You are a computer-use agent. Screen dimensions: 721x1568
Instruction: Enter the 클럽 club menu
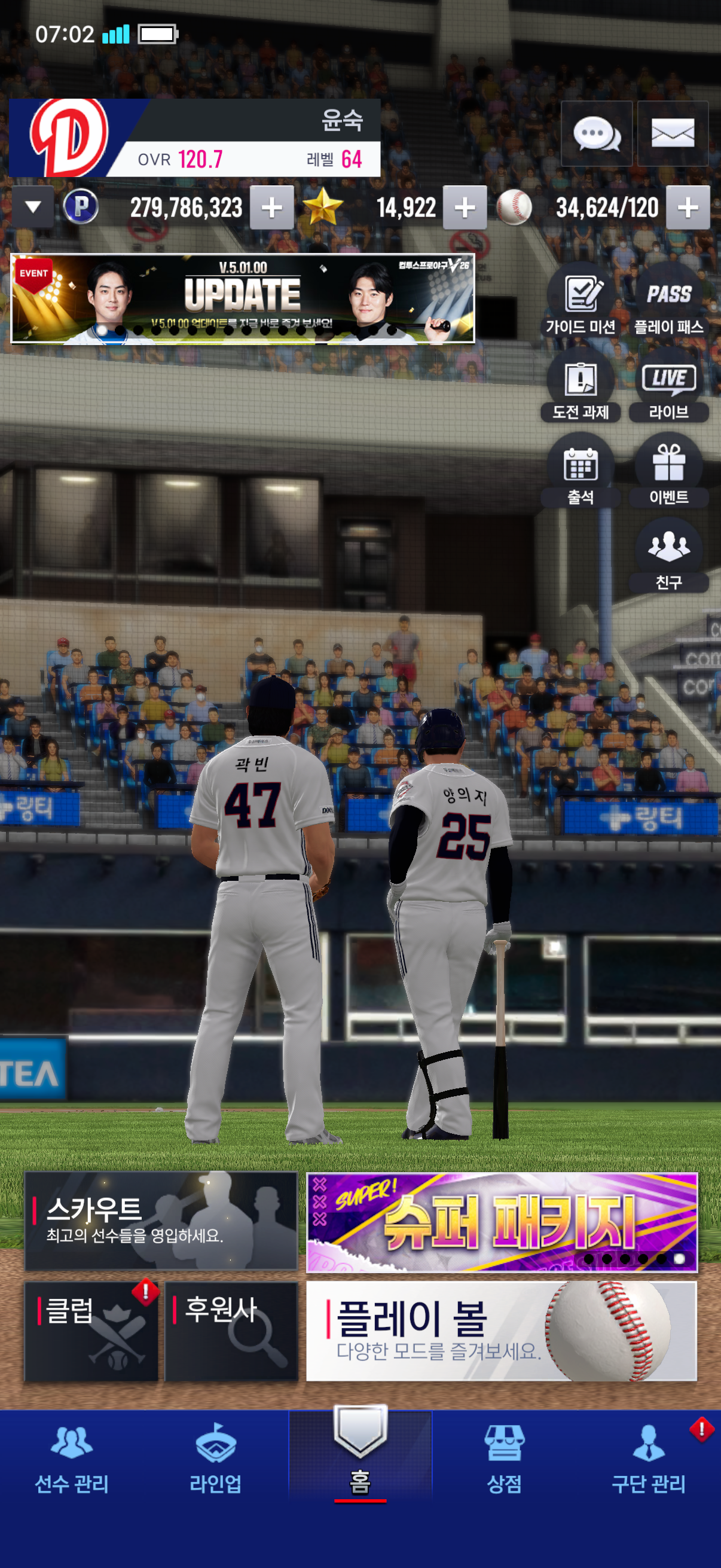[91, 1331]
